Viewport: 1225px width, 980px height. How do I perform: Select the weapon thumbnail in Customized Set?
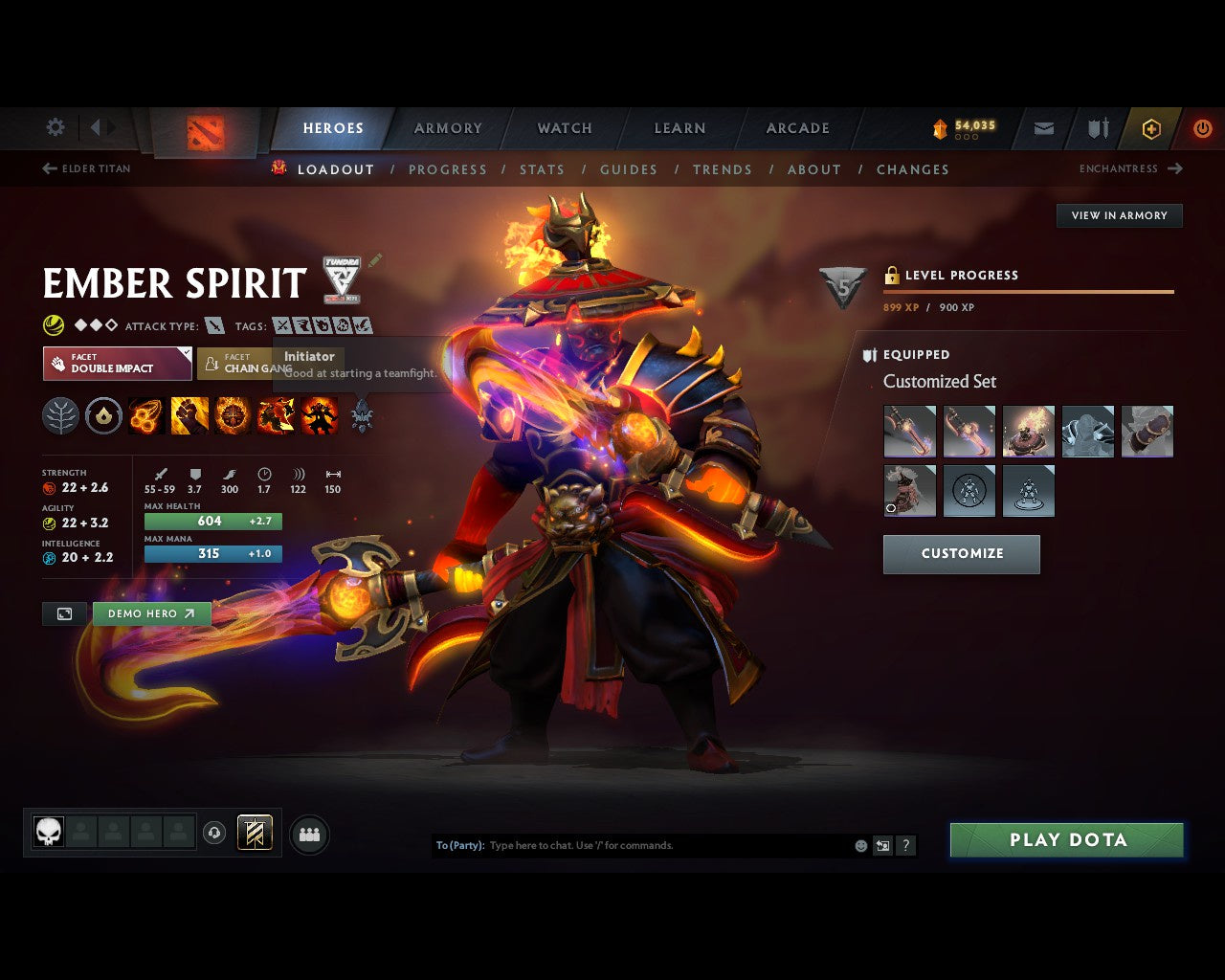(908, 431)
